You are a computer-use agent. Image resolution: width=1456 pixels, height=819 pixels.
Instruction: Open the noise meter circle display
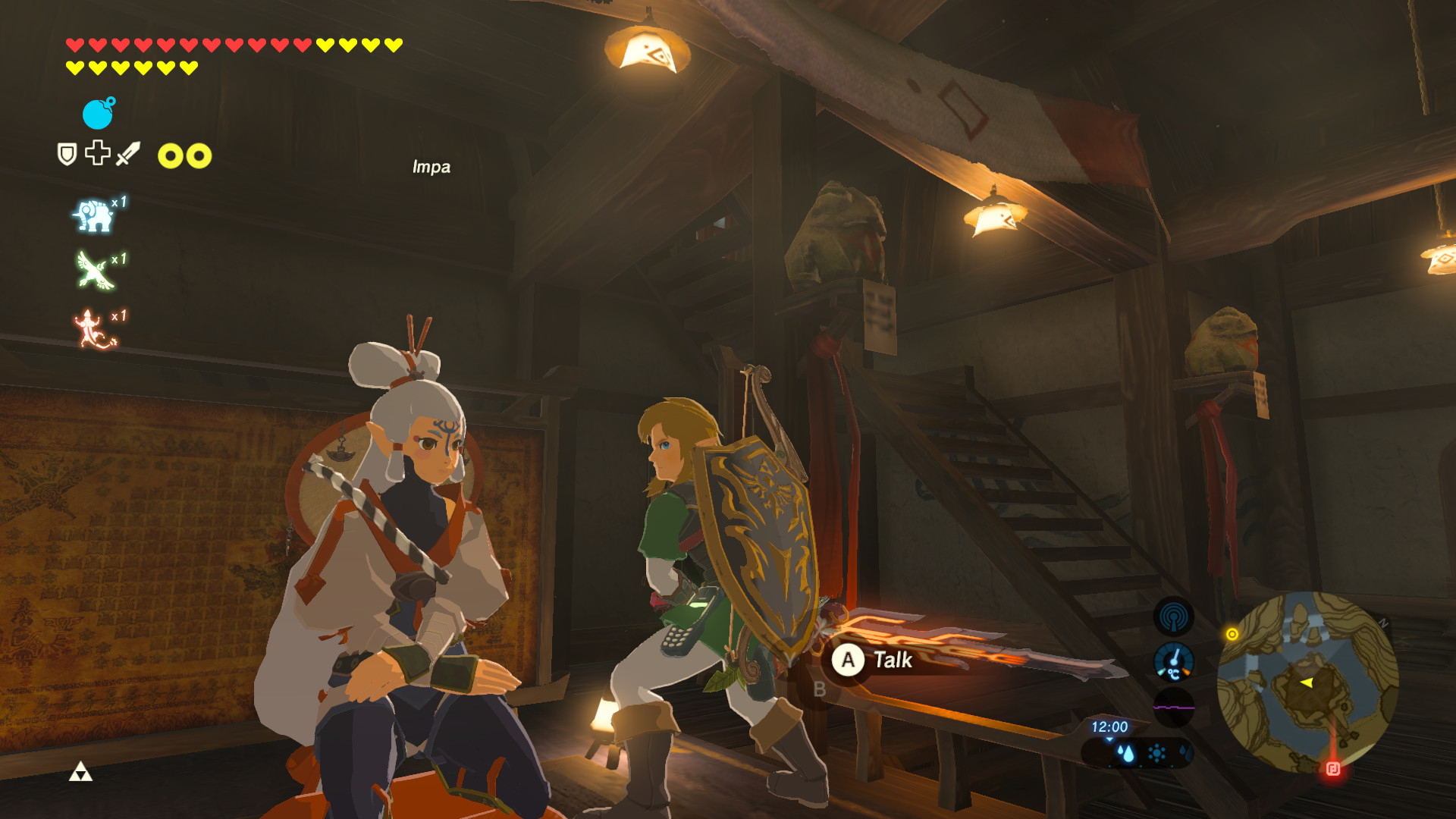(x=1173, y=705)
